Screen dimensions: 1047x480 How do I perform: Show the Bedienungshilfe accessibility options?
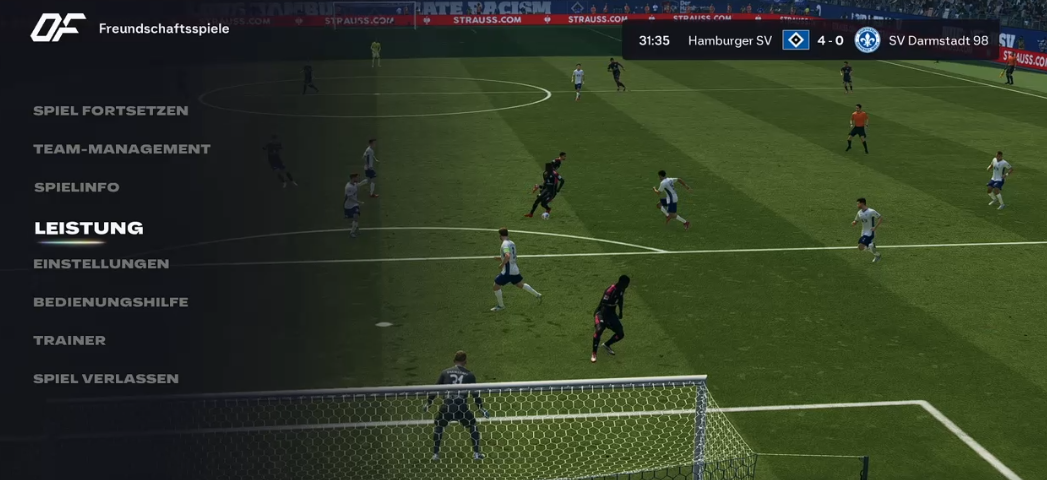[110, 302]
